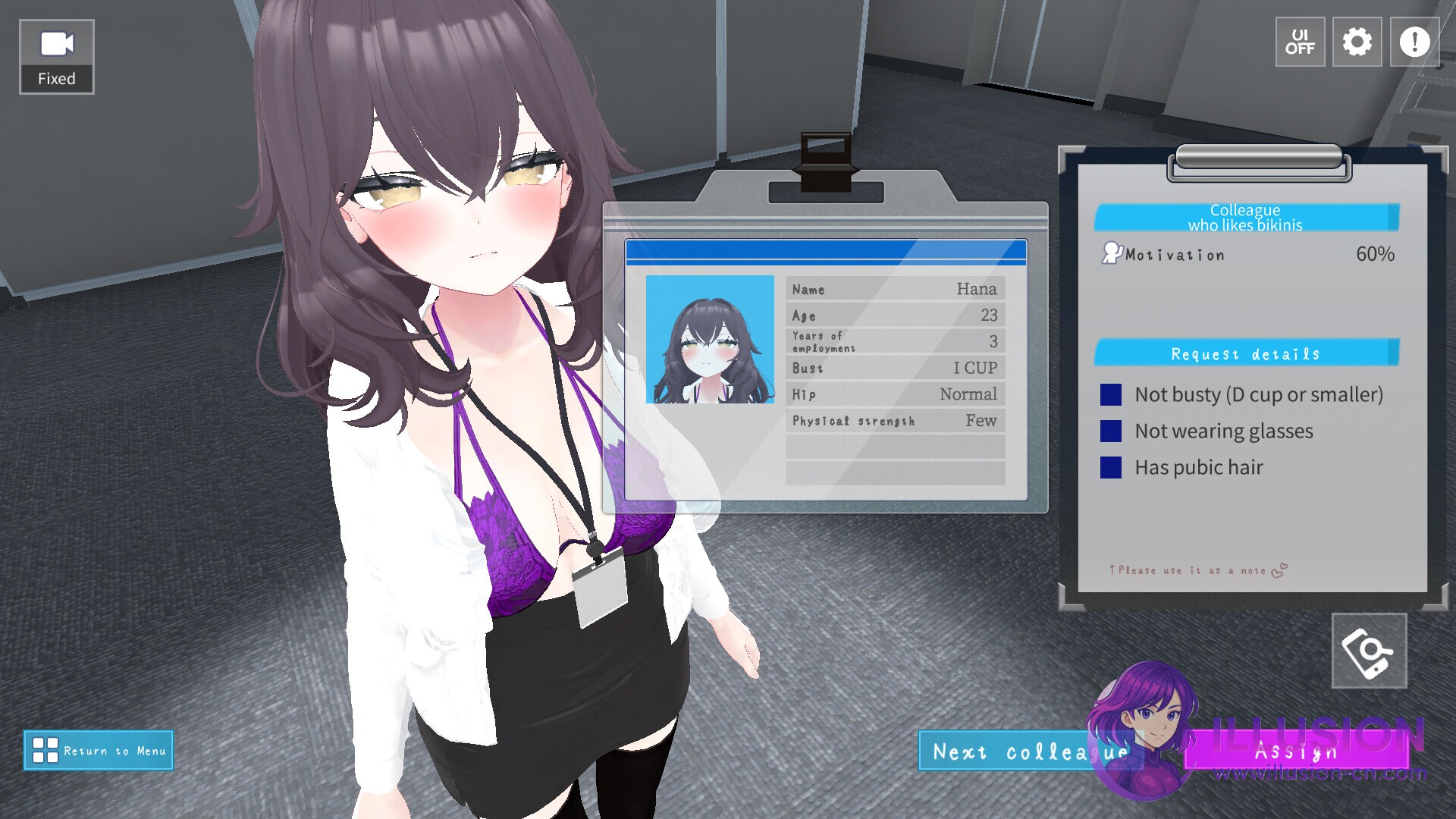Image resolution: width=1456 pixels, height=819 pixels.
Task: Click the grid icon on Return to Menu
Action: [45, 751]
